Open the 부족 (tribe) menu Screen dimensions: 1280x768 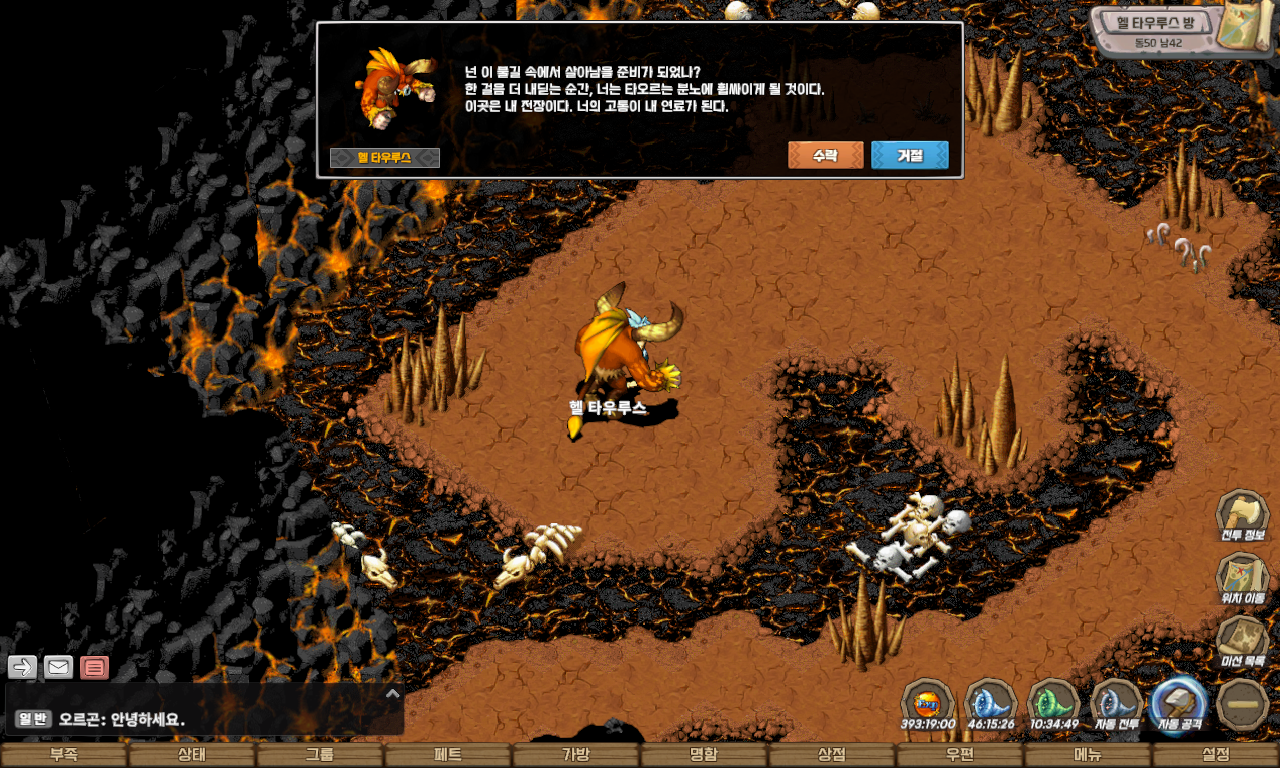coord(64,755)
